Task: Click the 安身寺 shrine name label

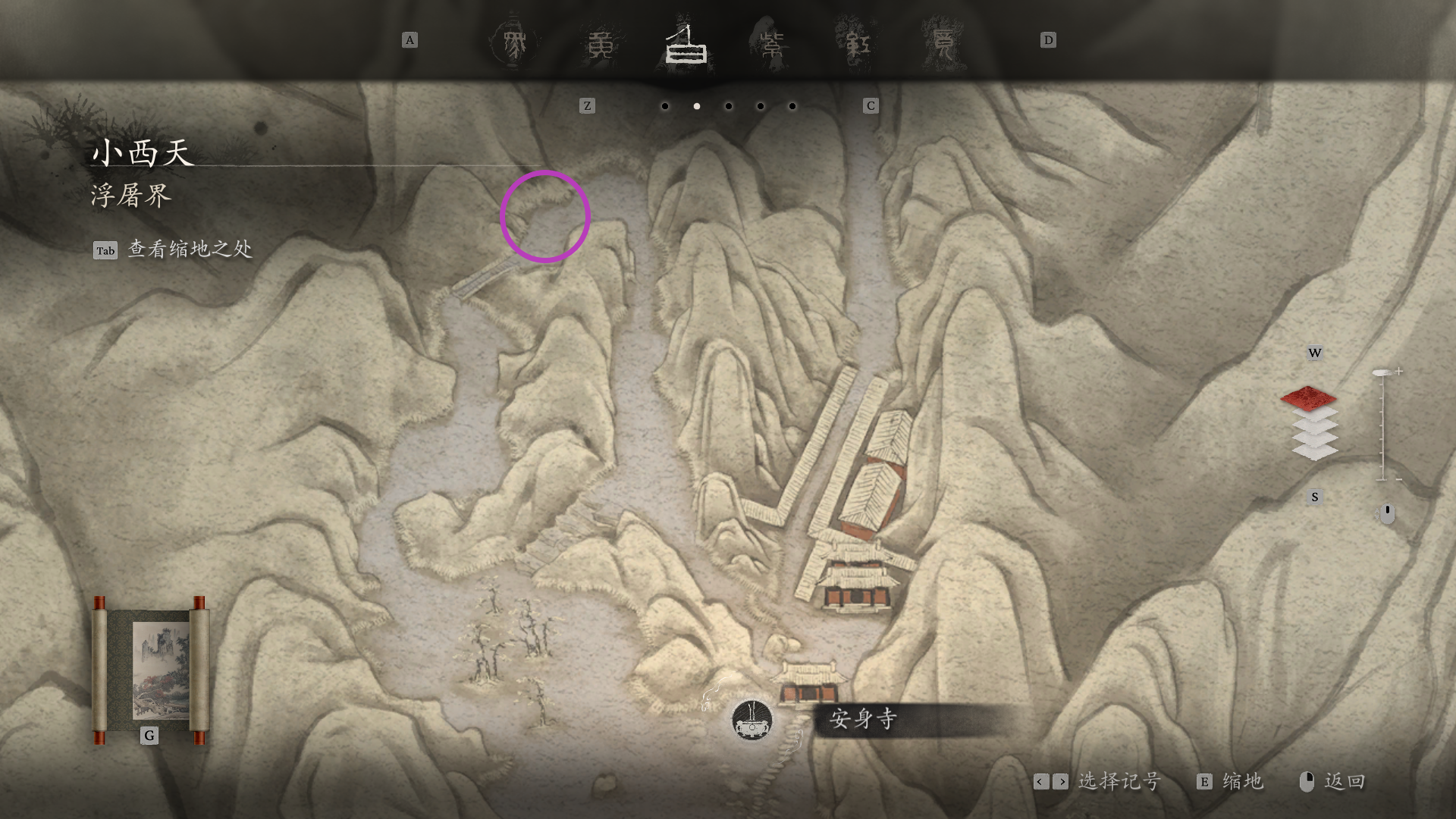Action: coord(864,719)
